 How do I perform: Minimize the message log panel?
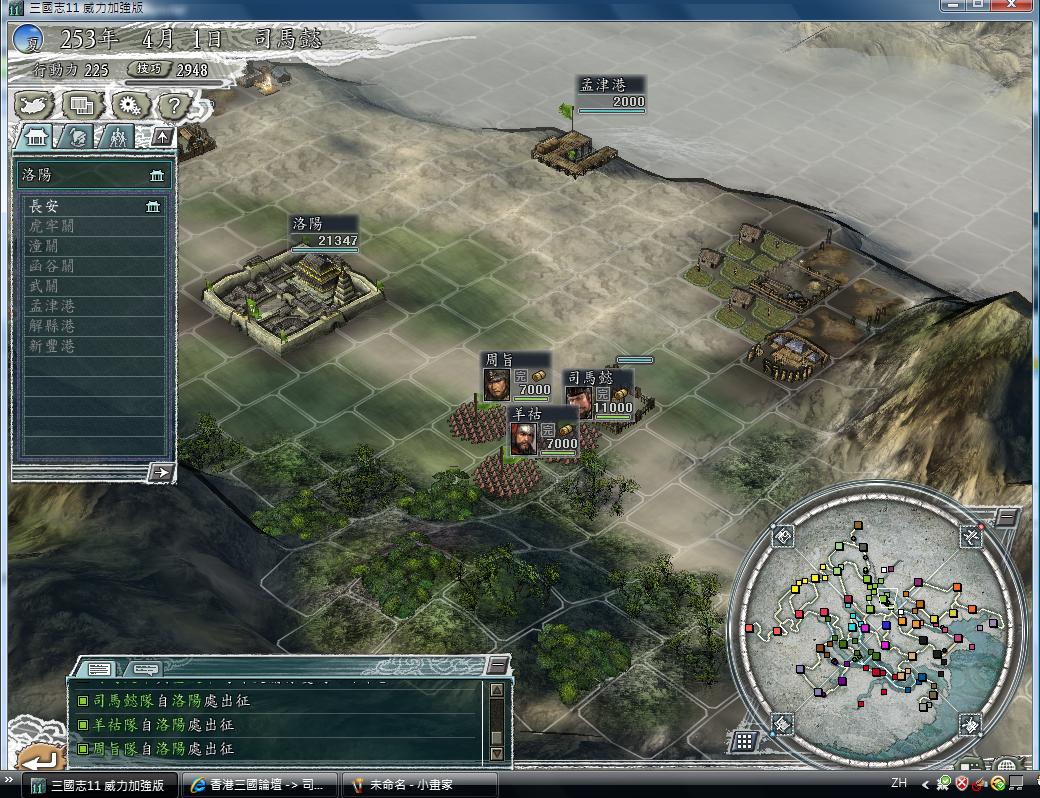point(497,665)
